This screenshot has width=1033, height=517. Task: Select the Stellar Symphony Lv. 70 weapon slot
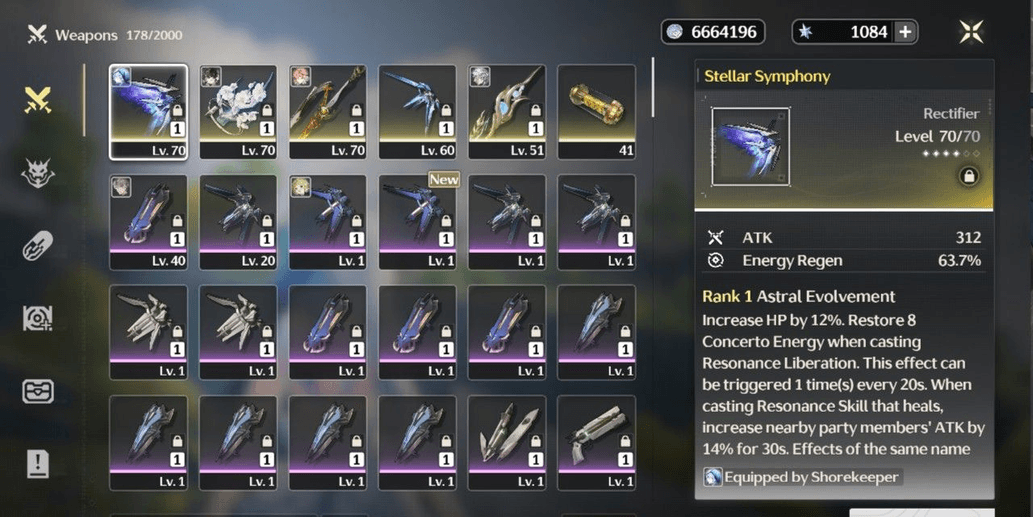click(148, 112)
